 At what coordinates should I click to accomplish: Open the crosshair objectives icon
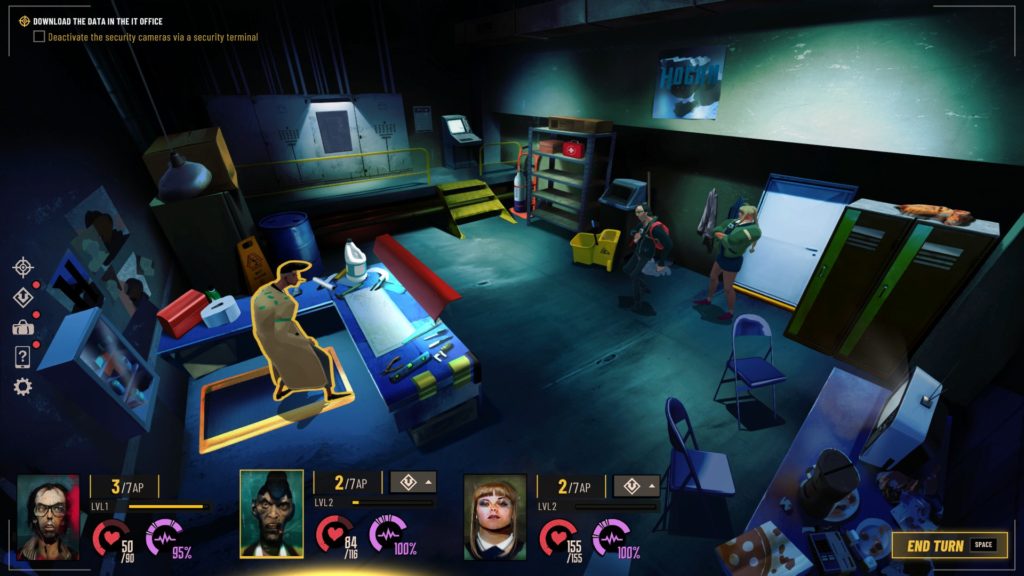pyautogui.click(x=23, y=267)
